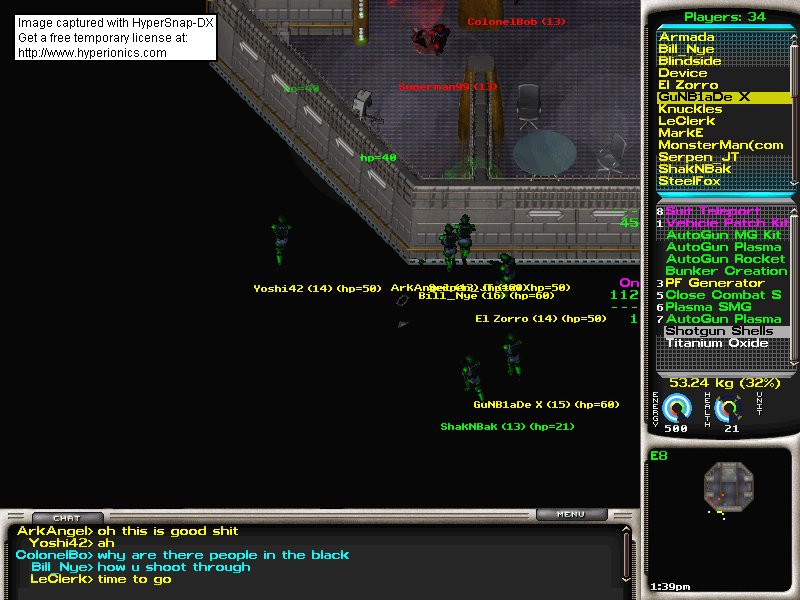
Task: Select player El Zorro in the list
Action: coord(688,85)
